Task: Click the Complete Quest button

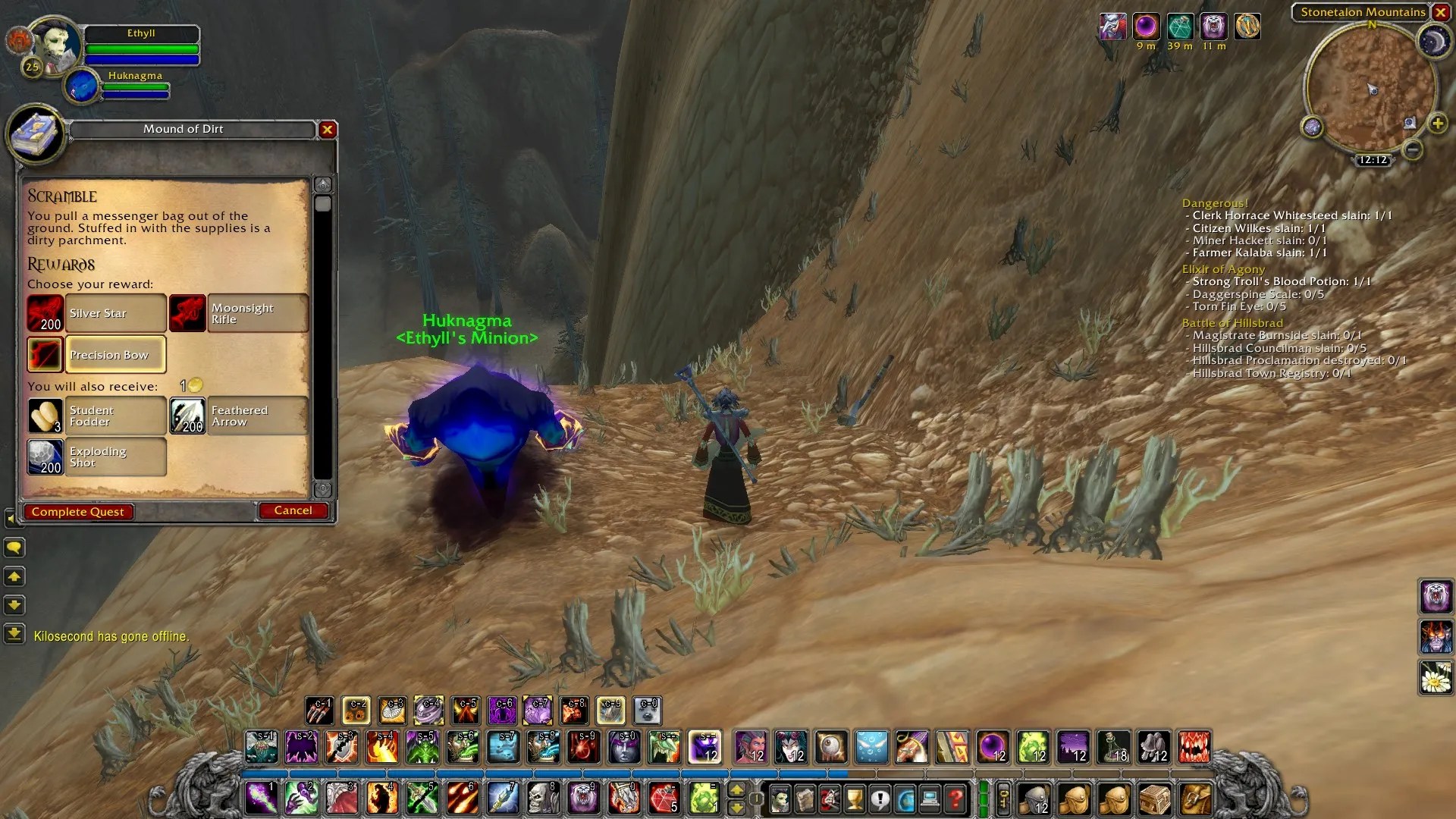Action: click(78, 512)
